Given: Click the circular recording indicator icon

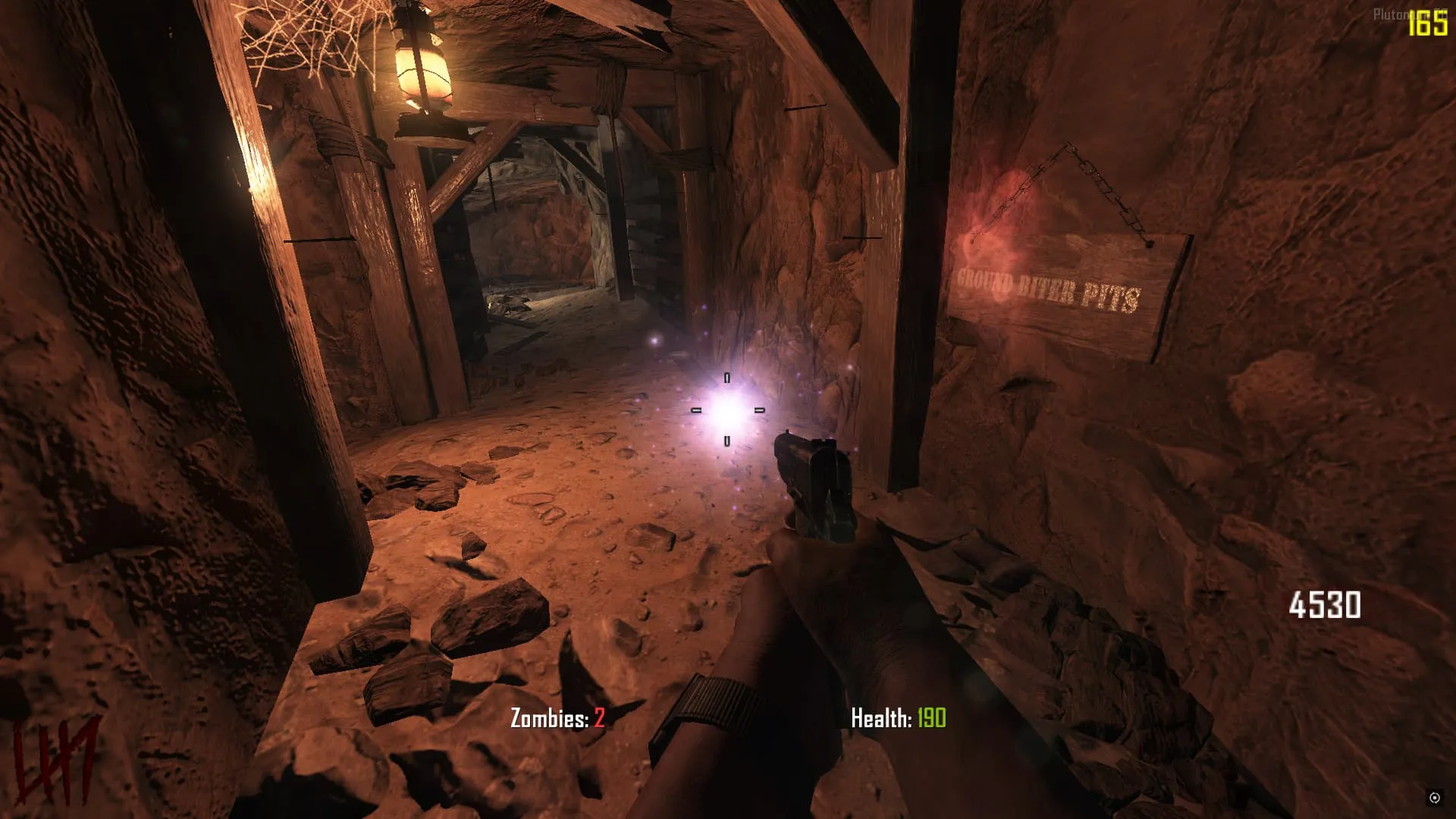Looking at the screenshot, I should [1434, 797].
